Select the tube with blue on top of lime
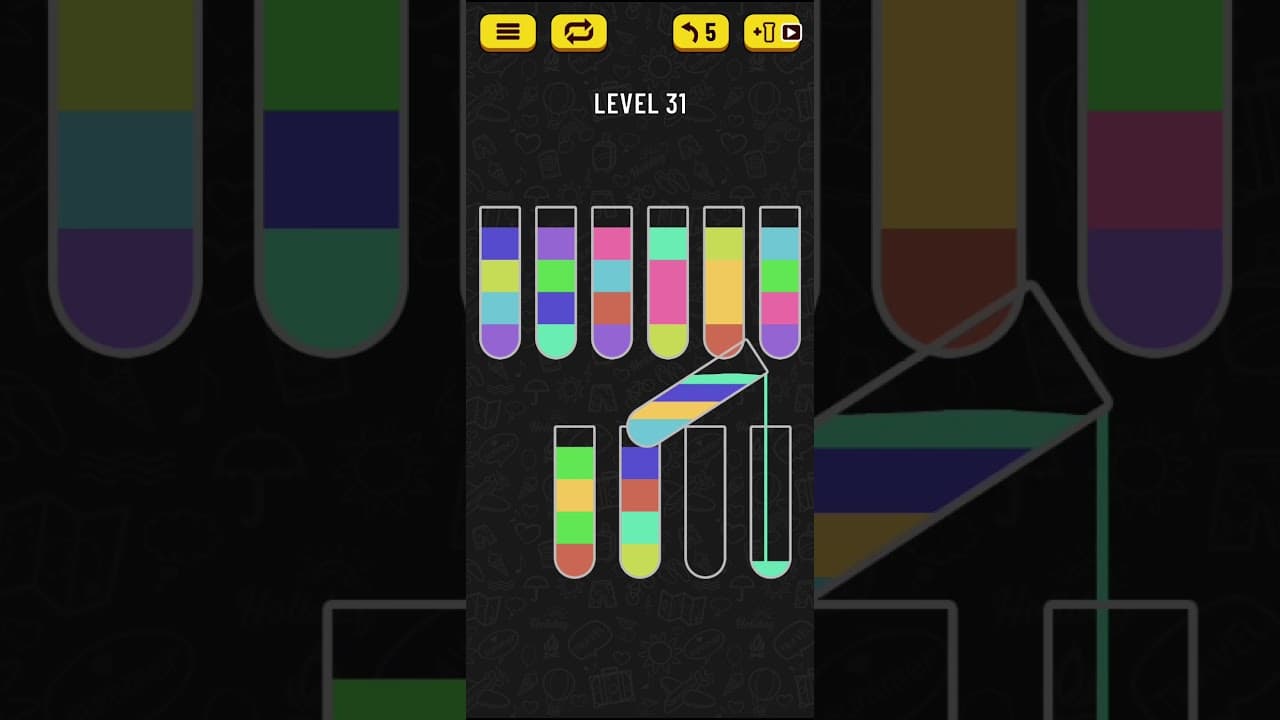 500,282
